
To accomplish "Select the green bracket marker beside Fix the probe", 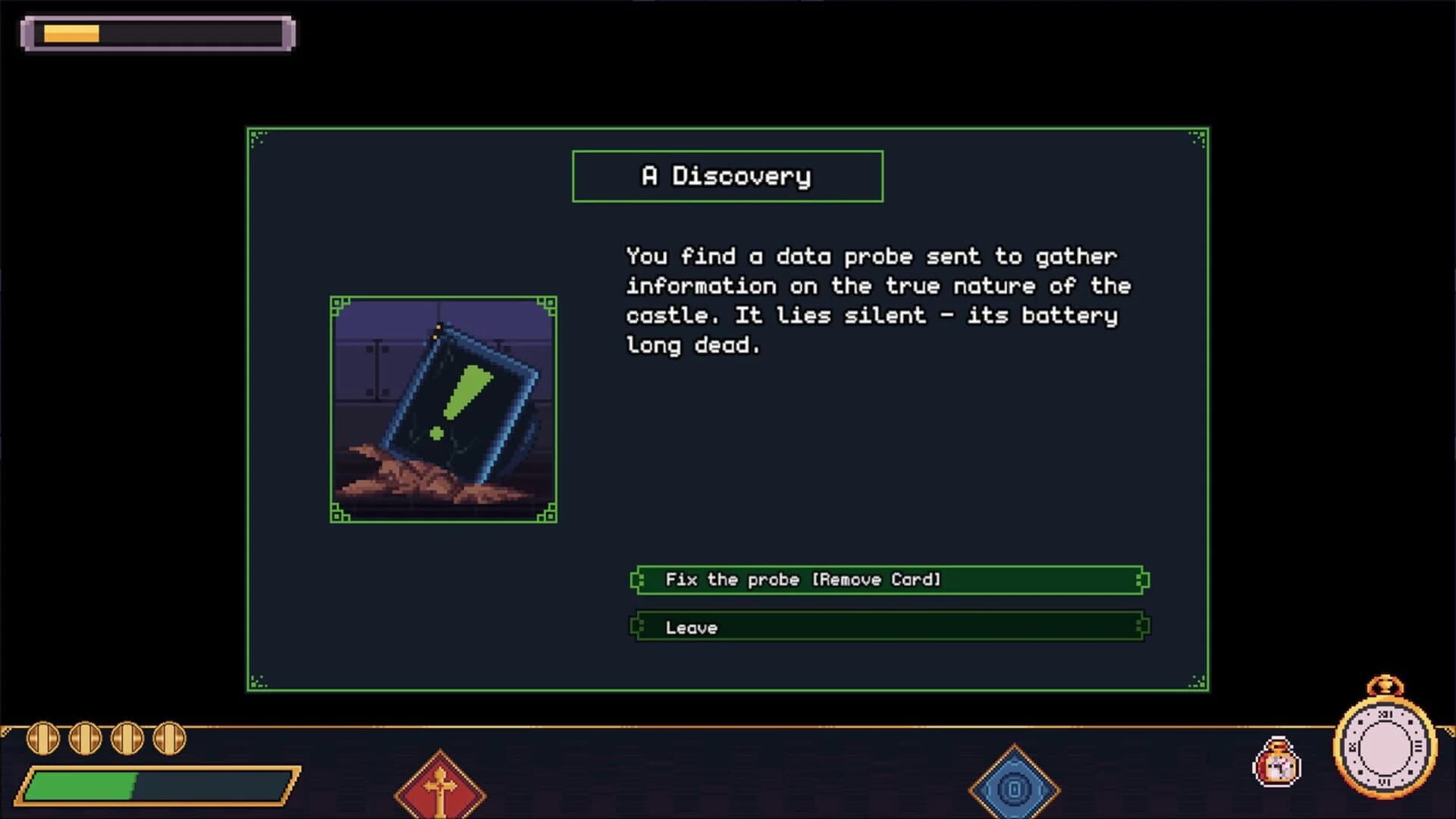I will [x=637, y=580].
